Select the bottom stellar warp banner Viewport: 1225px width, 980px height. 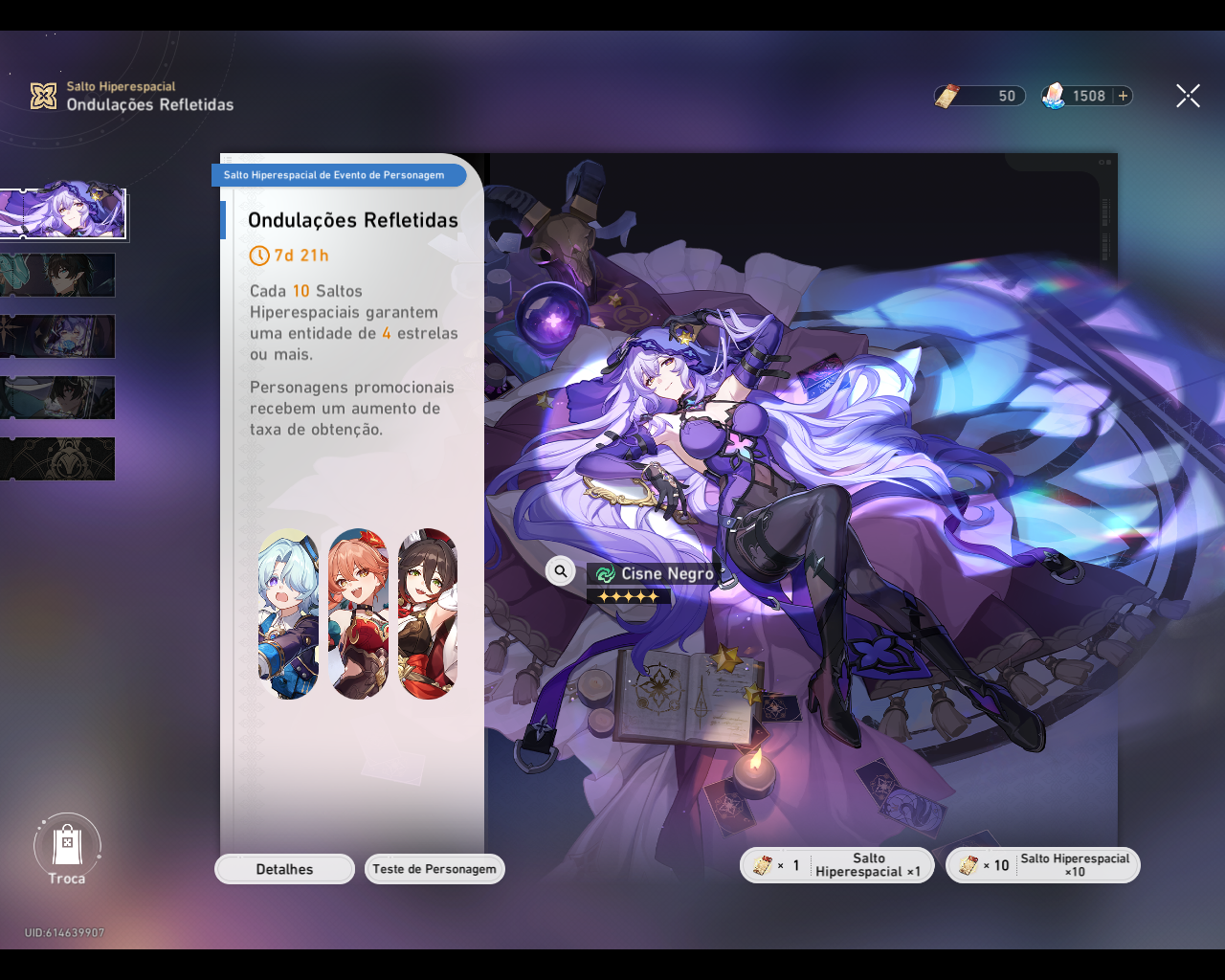(x=57, y=458)
